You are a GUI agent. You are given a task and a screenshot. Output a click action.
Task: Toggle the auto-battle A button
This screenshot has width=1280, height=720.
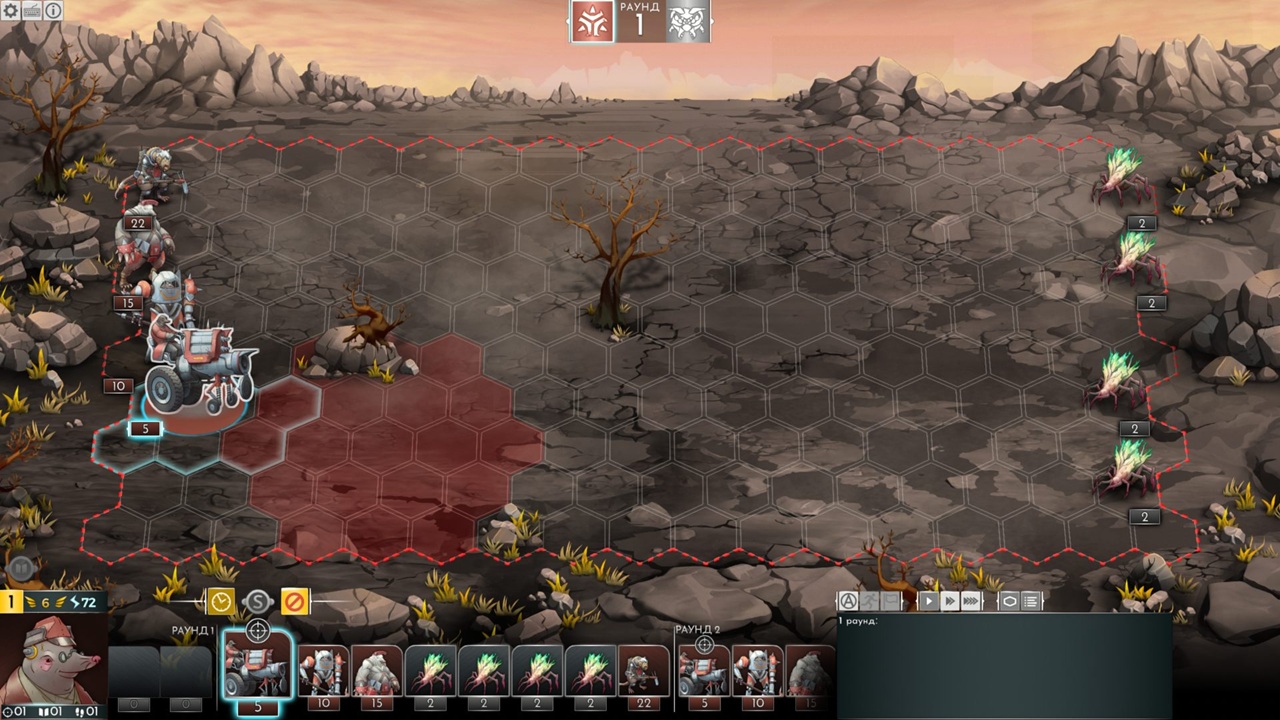pos(848,601)
